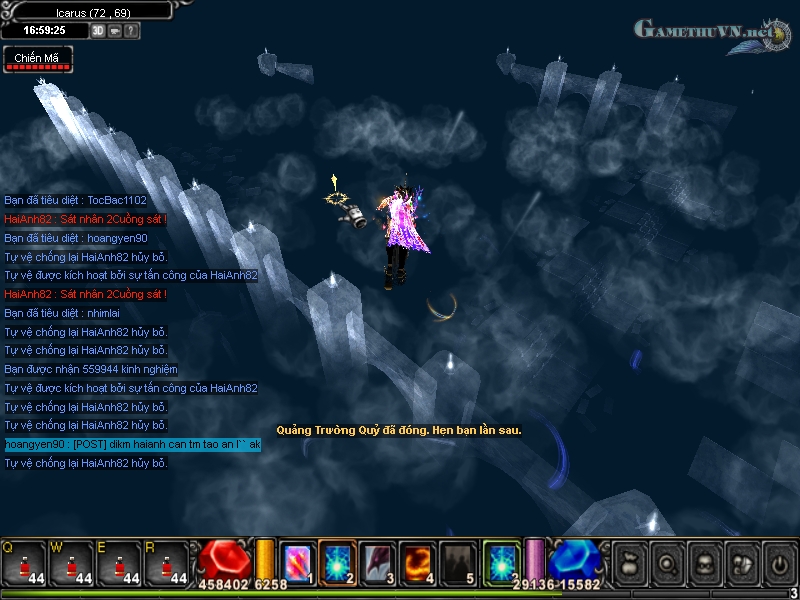Use the potion in the W slot

[68, 562]
